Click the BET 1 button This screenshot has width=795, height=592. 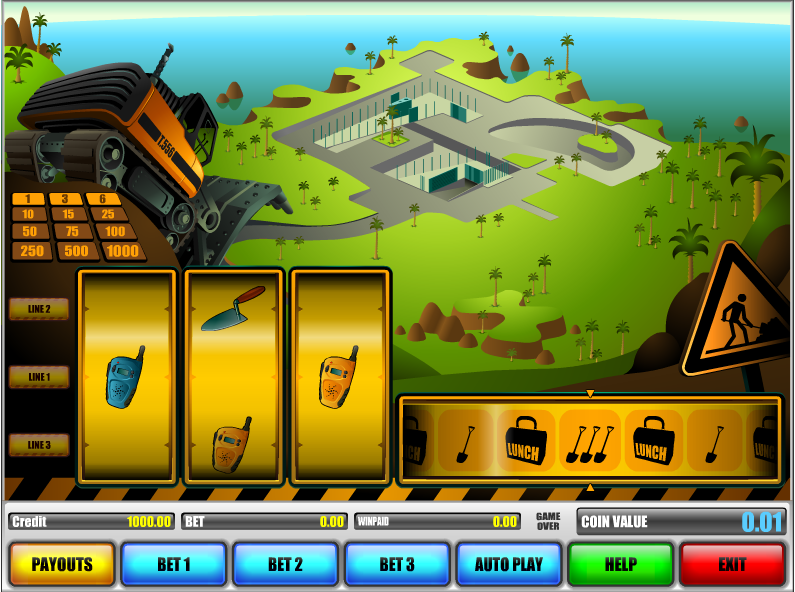pyautogui.click(x=173, y=564)
